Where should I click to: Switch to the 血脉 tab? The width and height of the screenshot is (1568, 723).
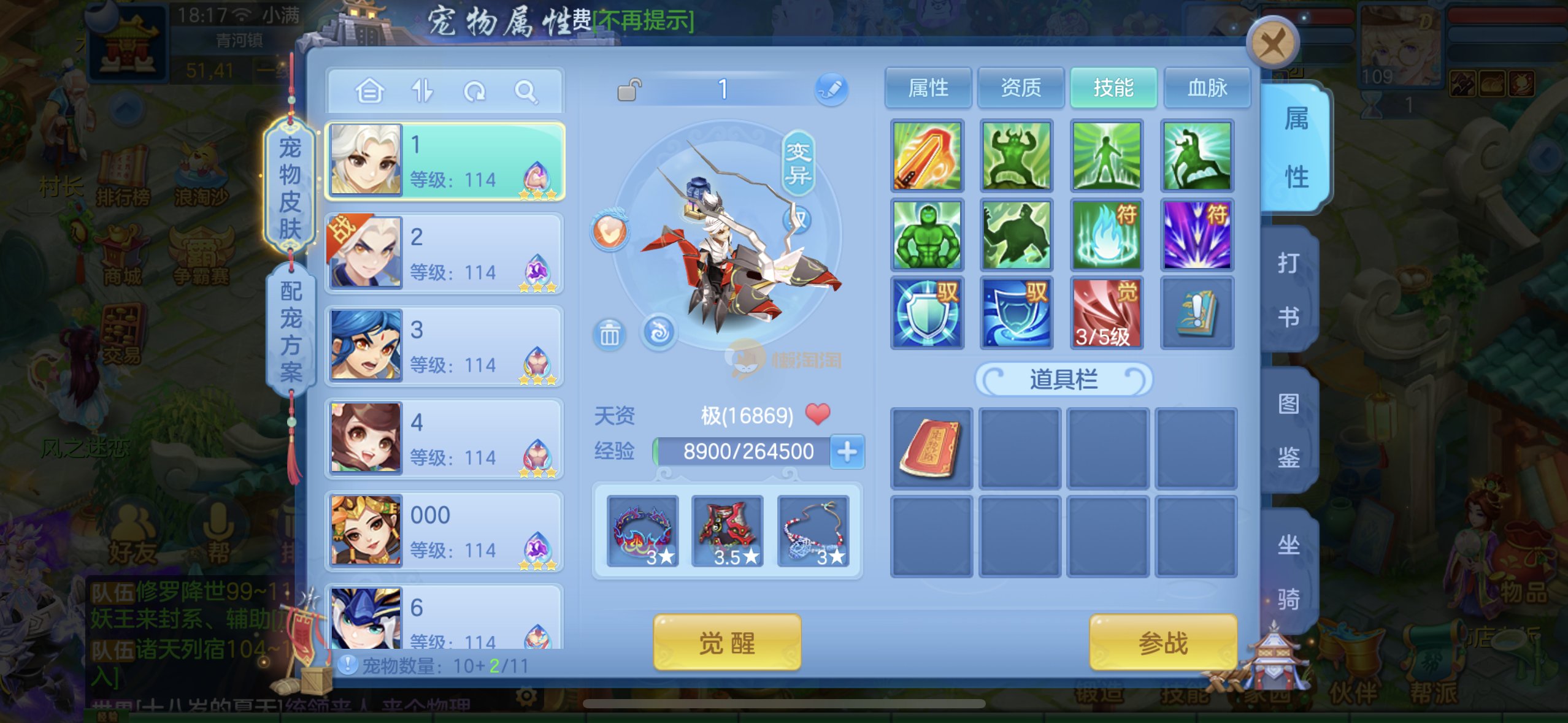pyautogui.click(x=1207, y=88)
